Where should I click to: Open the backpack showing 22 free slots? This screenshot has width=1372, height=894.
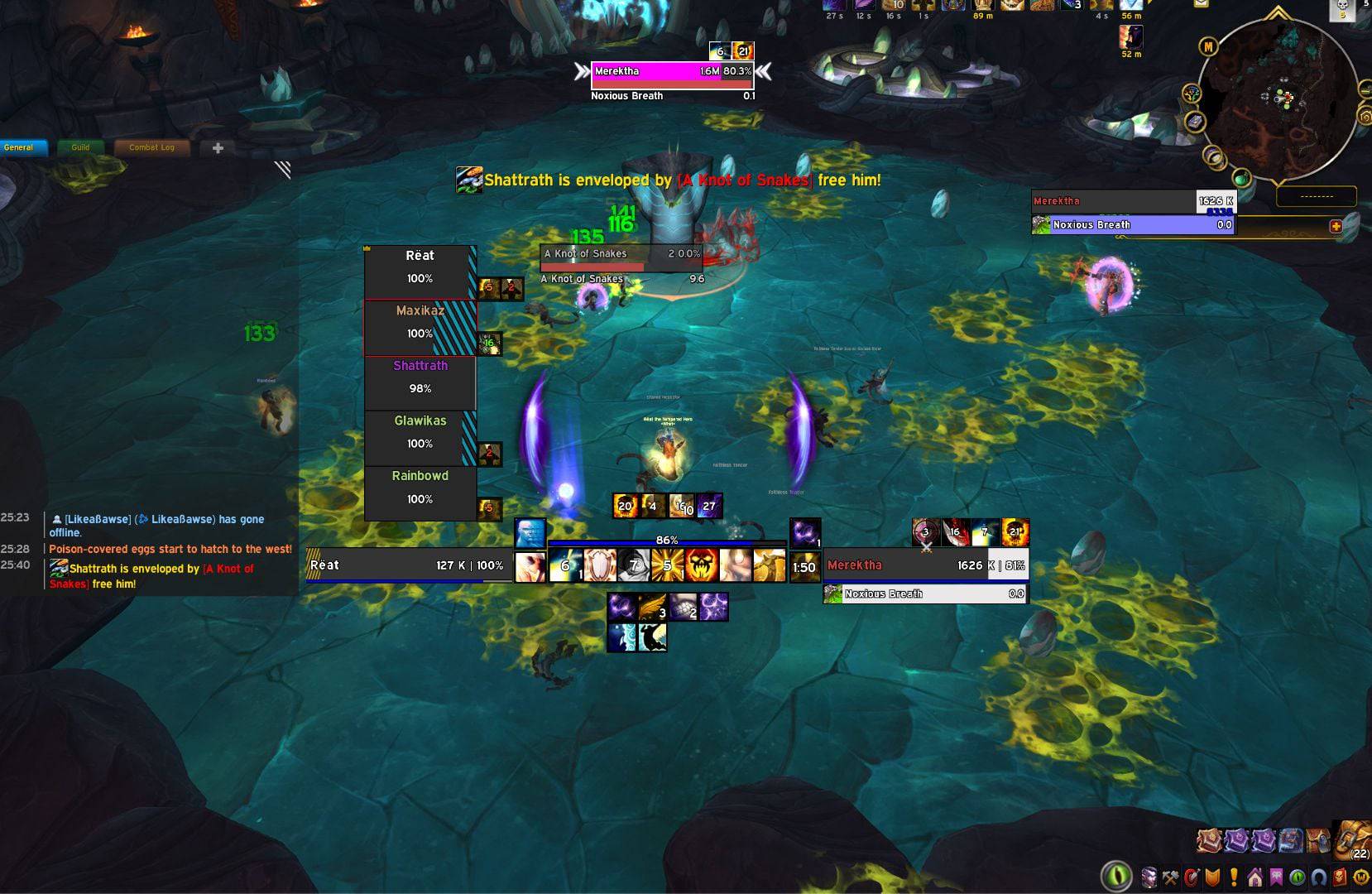(x=1354, y=840)
